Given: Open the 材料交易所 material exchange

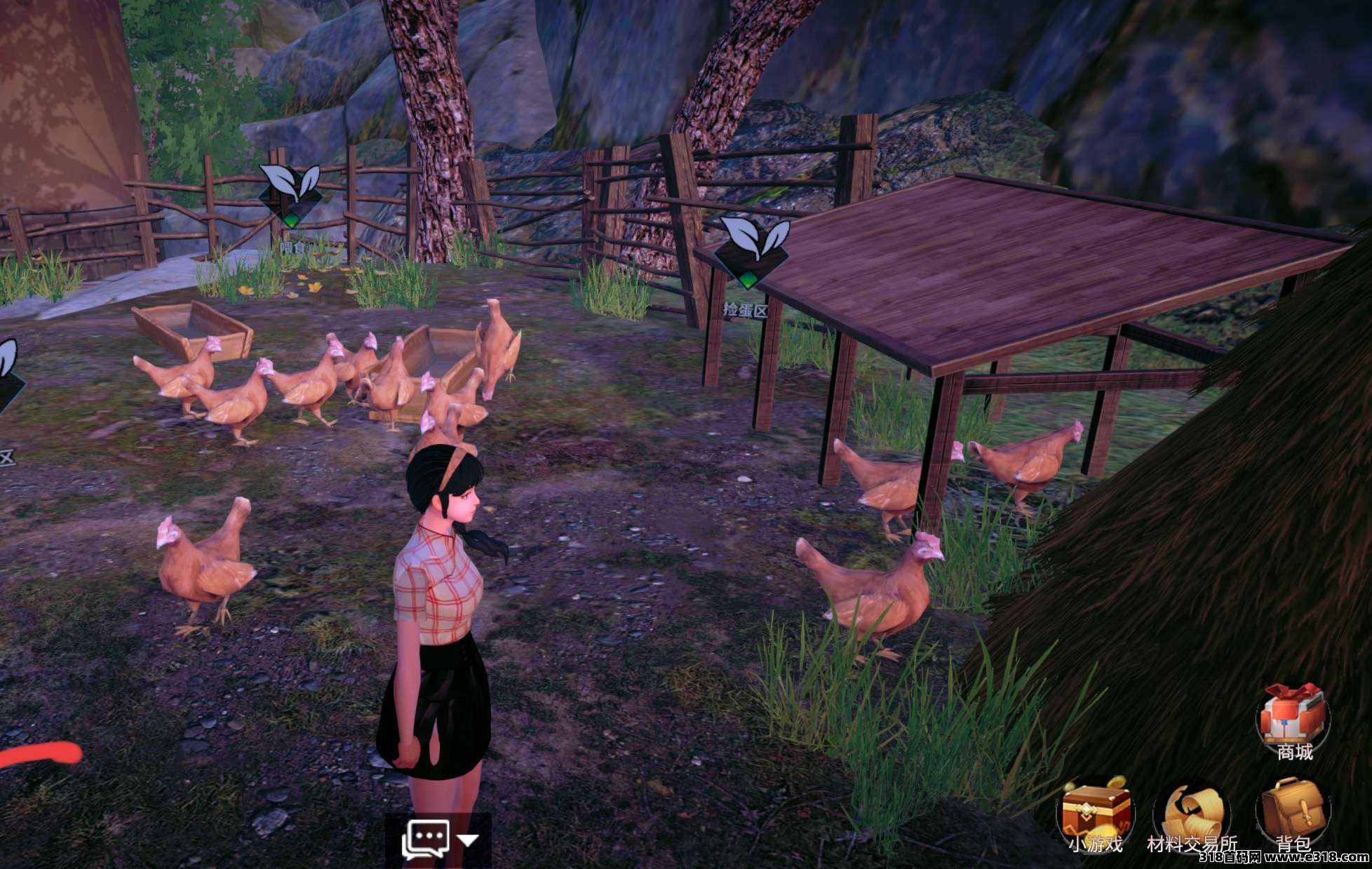Looking at the screenshot, I should click(1192, 814).
